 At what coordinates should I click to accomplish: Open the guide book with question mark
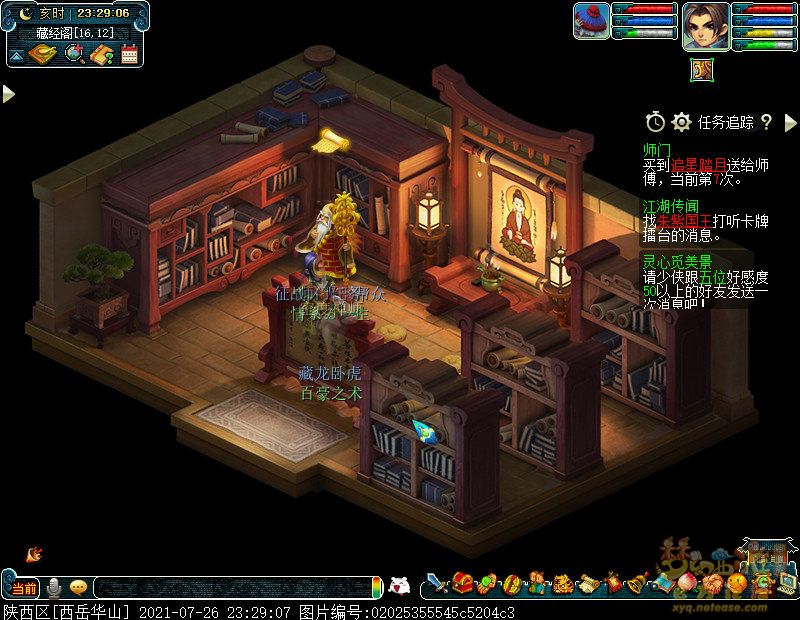pyautogui.click(x=102, y=54)
